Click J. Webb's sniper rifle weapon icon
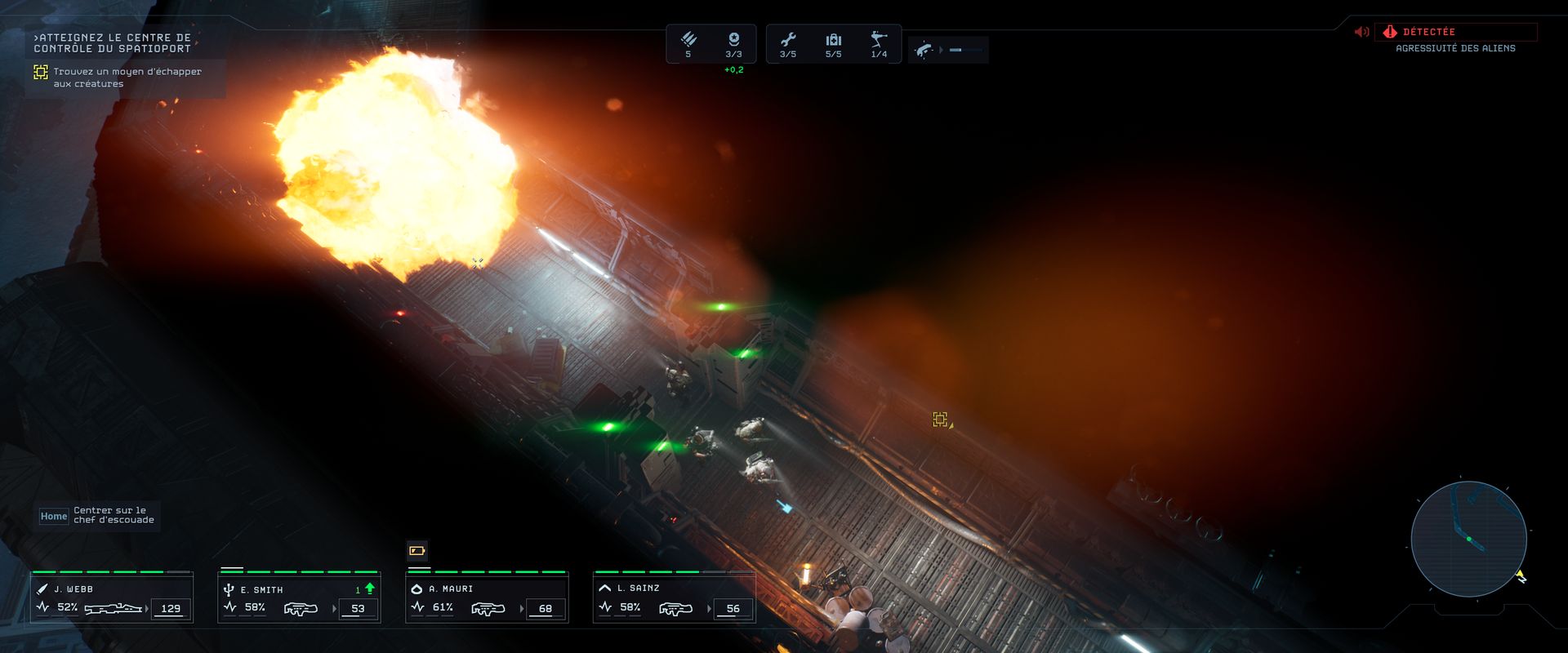1568x653 pixels. coord(113,608)
